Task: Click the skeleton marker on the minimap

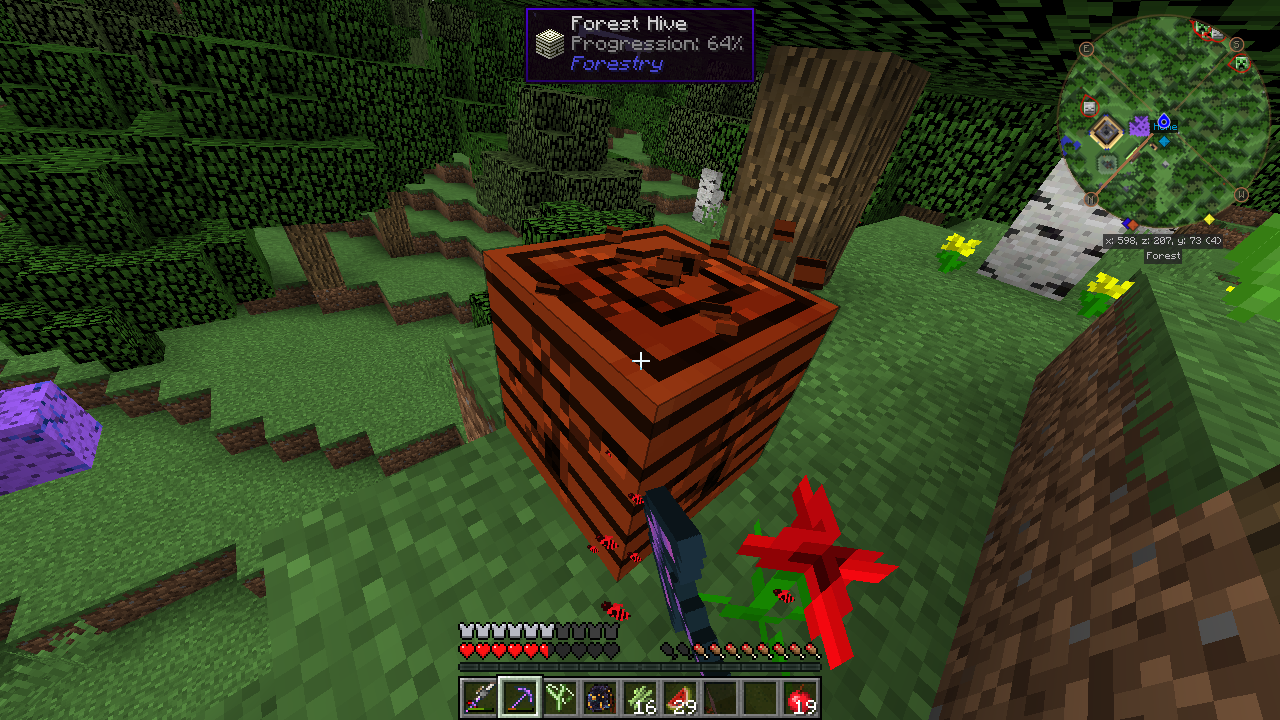Action: click(x=1090, y=107)
